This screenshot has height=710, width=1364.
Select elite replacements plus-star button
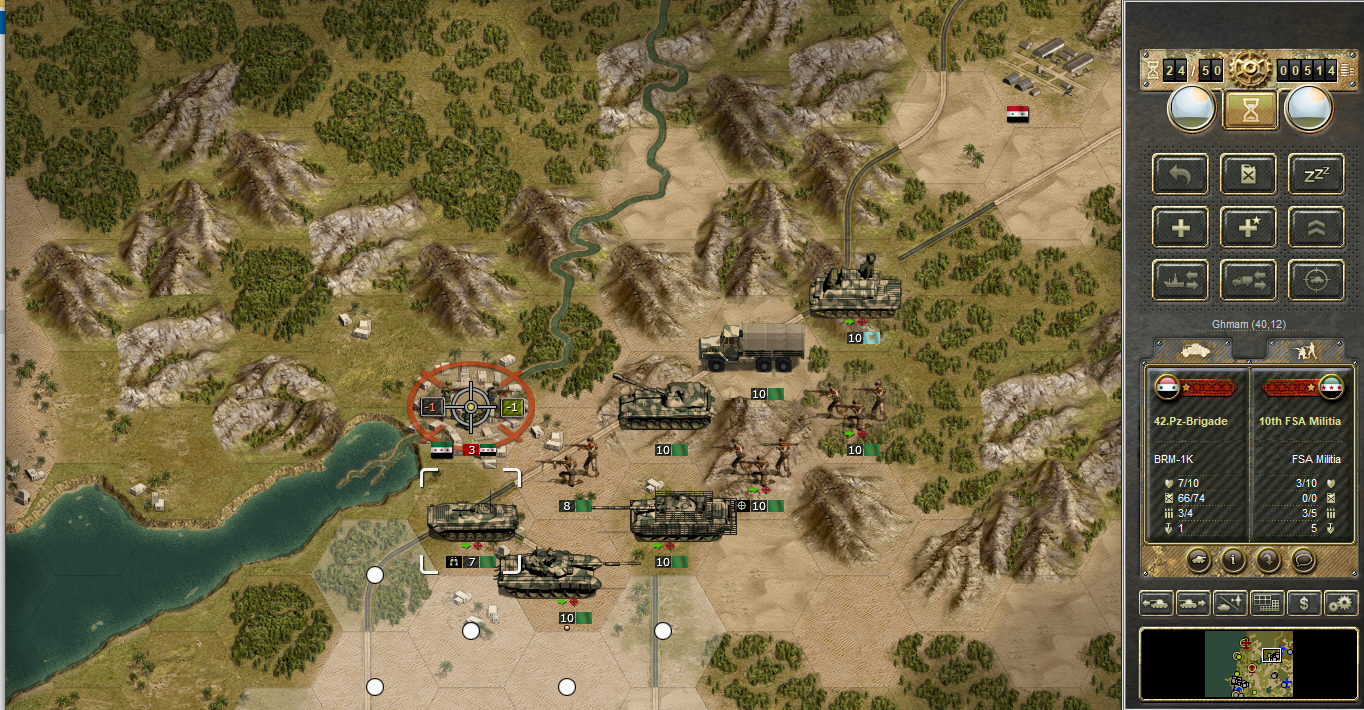click(x=1248, y=228)
